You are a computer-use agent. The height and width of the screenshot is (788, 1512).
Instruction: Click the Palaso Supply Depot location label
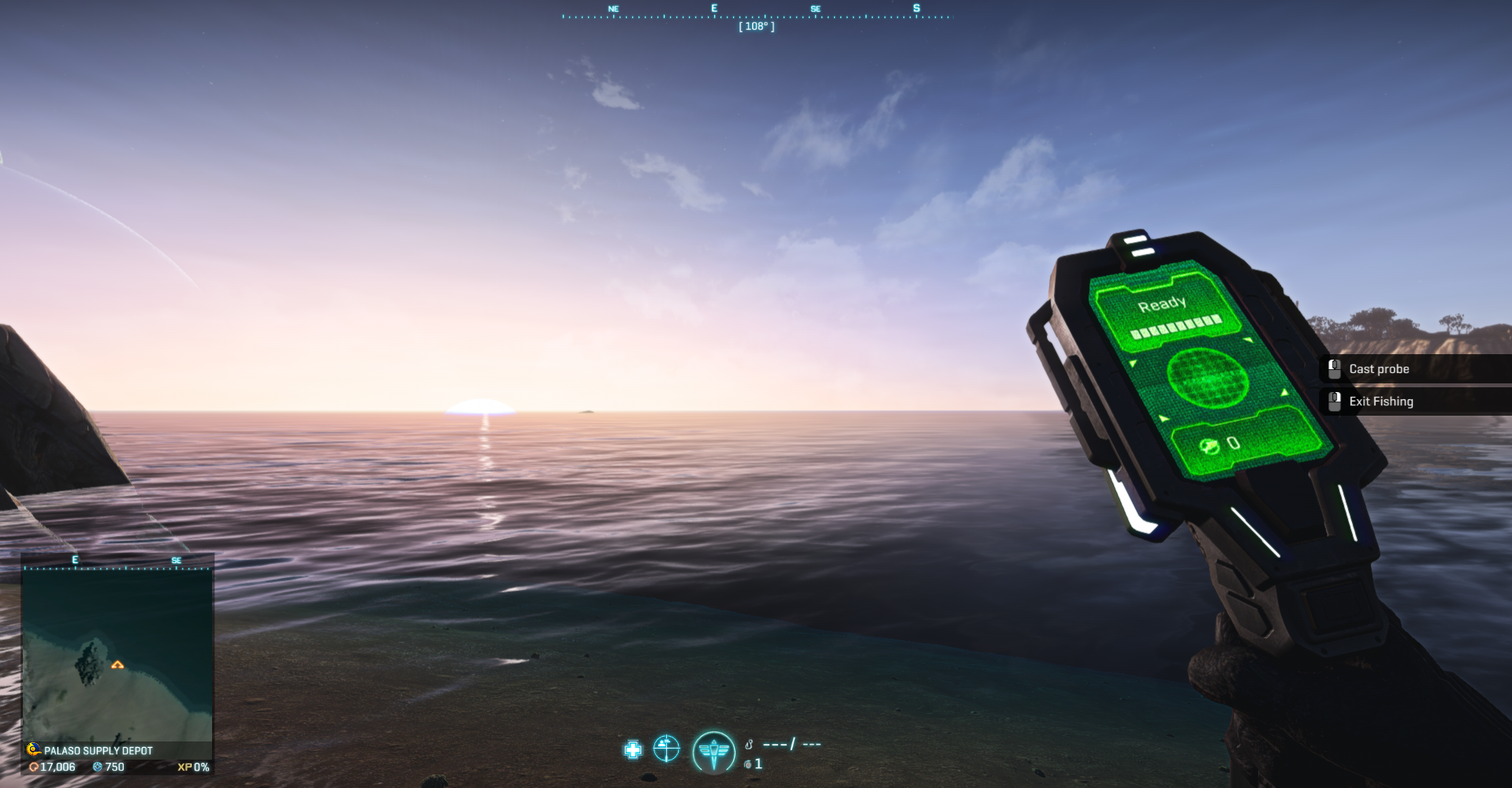pos(98,750)
